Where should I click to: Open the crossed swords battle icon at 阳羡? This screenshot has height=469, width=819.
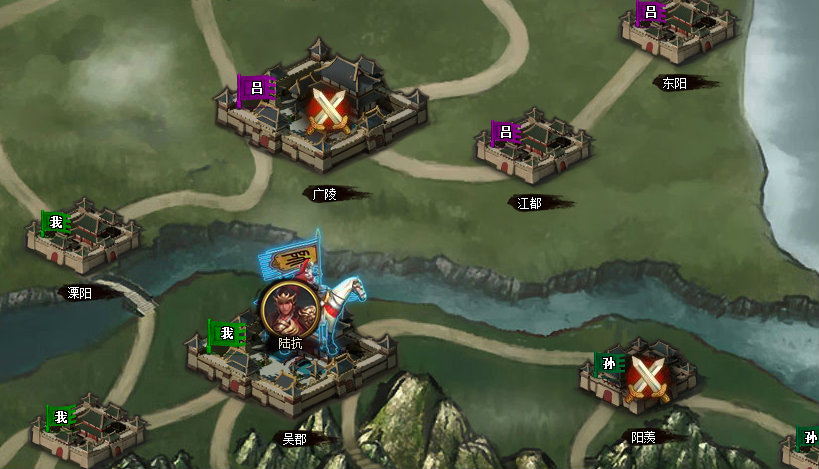[x=646, y=378]
